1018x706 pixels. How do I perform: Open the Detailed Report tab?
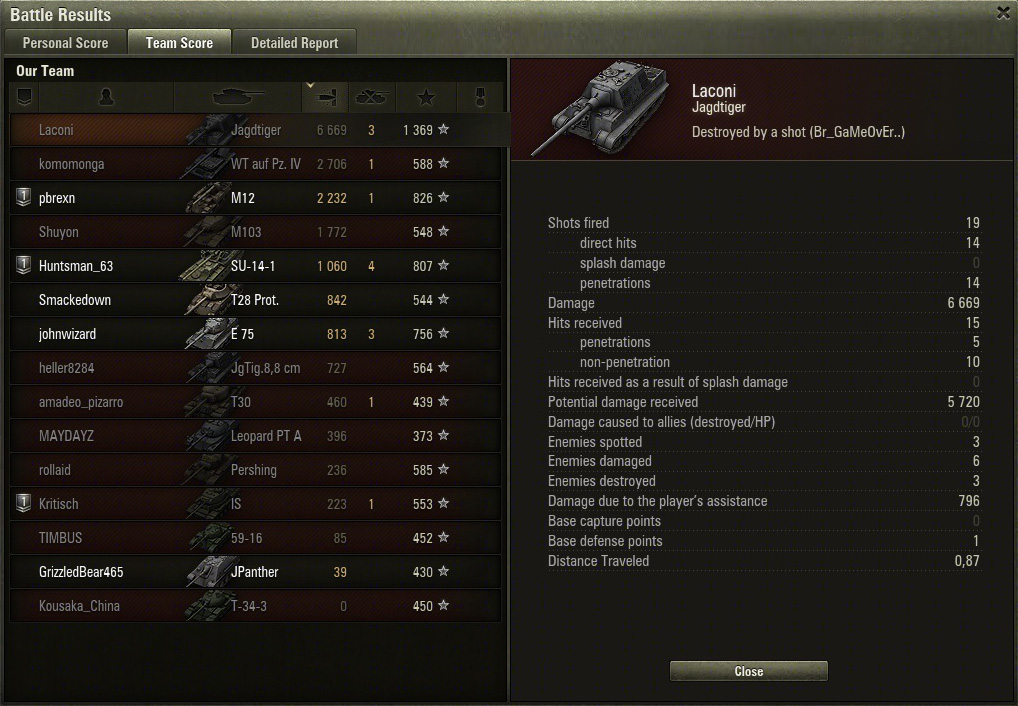294,43
